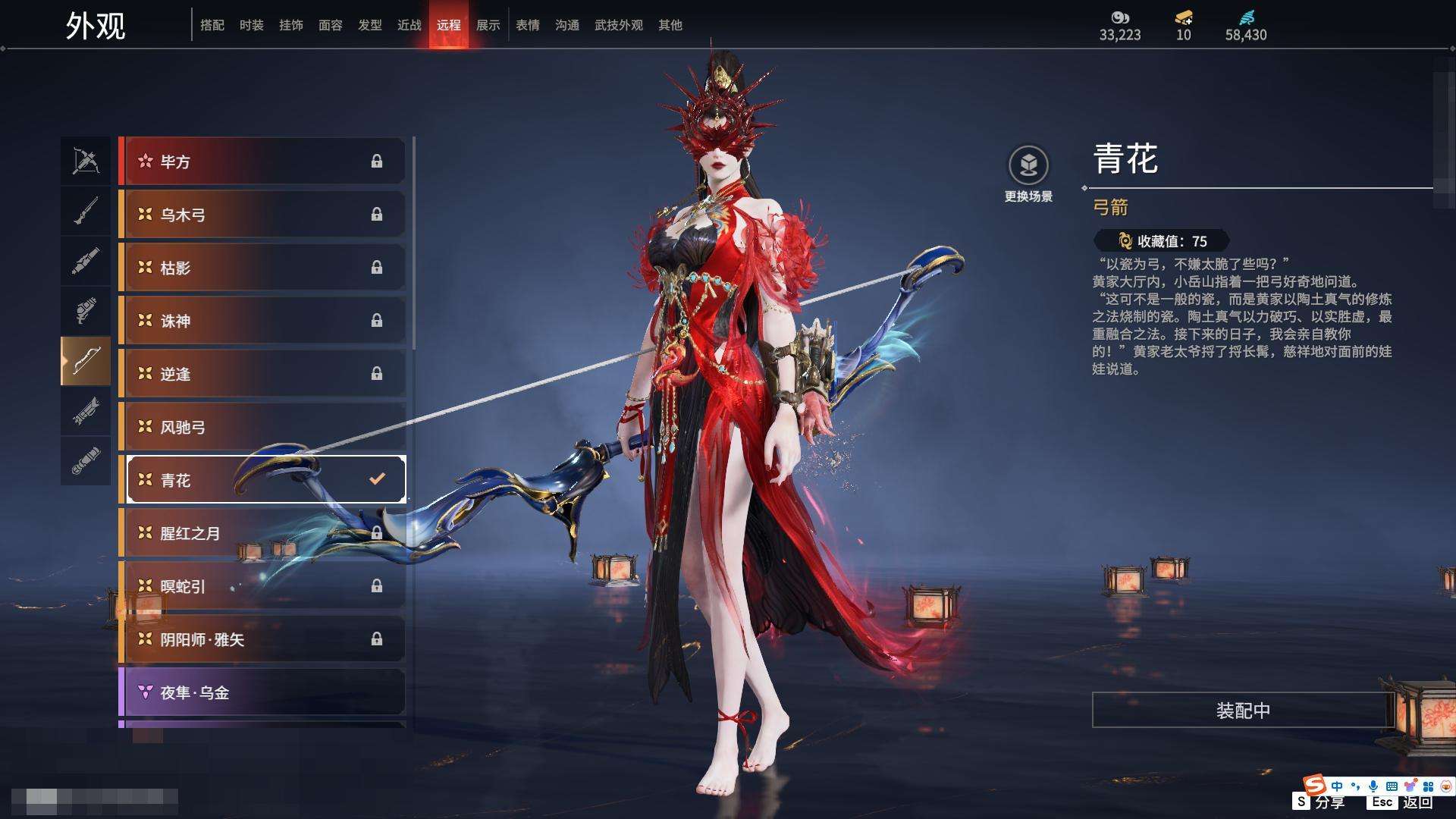Select the crossbow weapon category icon
The height and width of the screenshot is (819, 1456).
coord(86,161)
